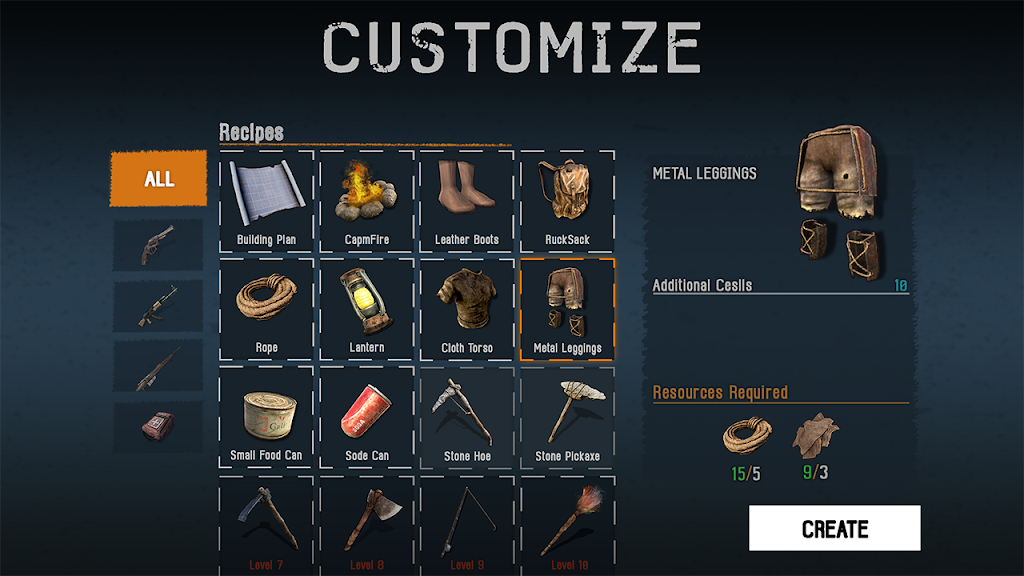
Task: Select the Lantern recipe
Action: coord(367,310)
